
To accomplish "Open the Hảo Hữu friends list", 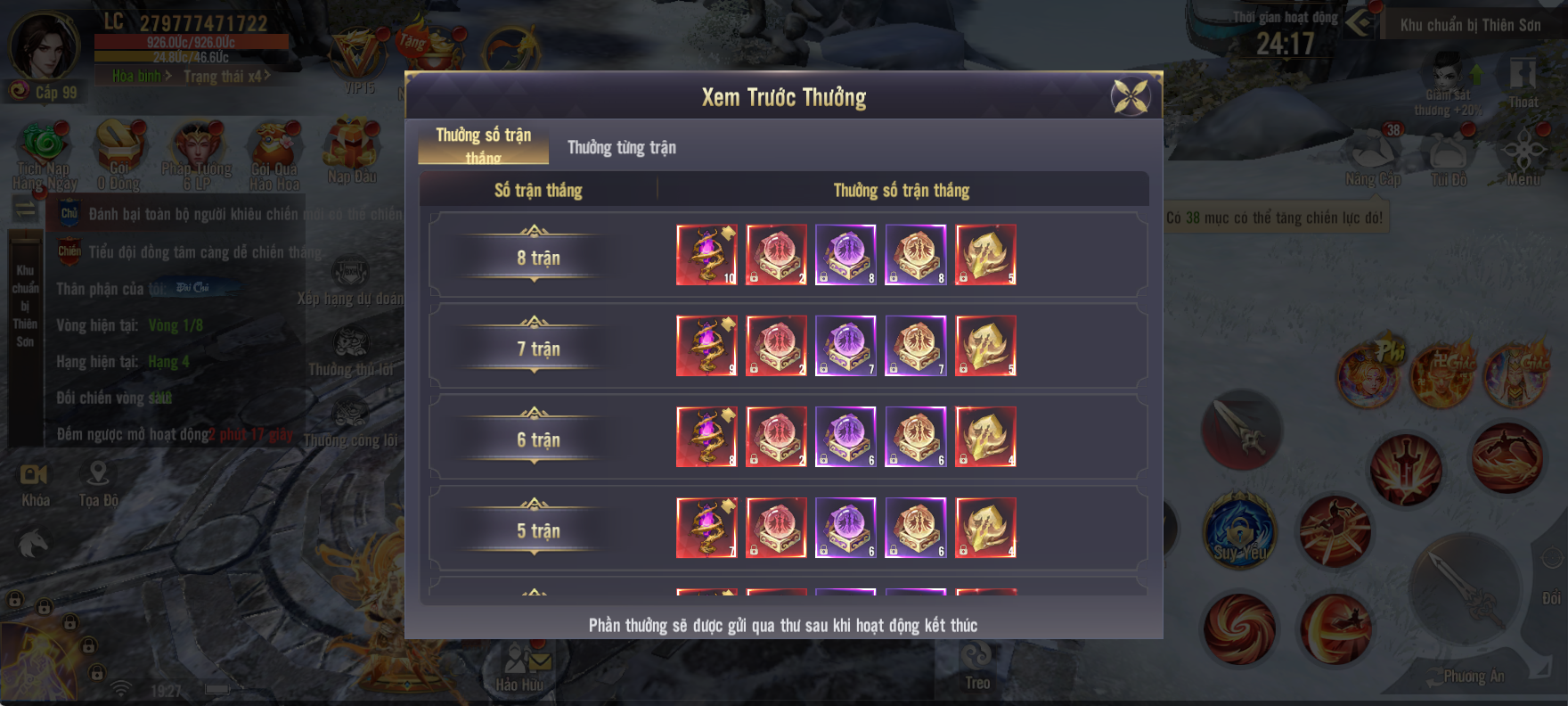I will click(x=519, y=669).
